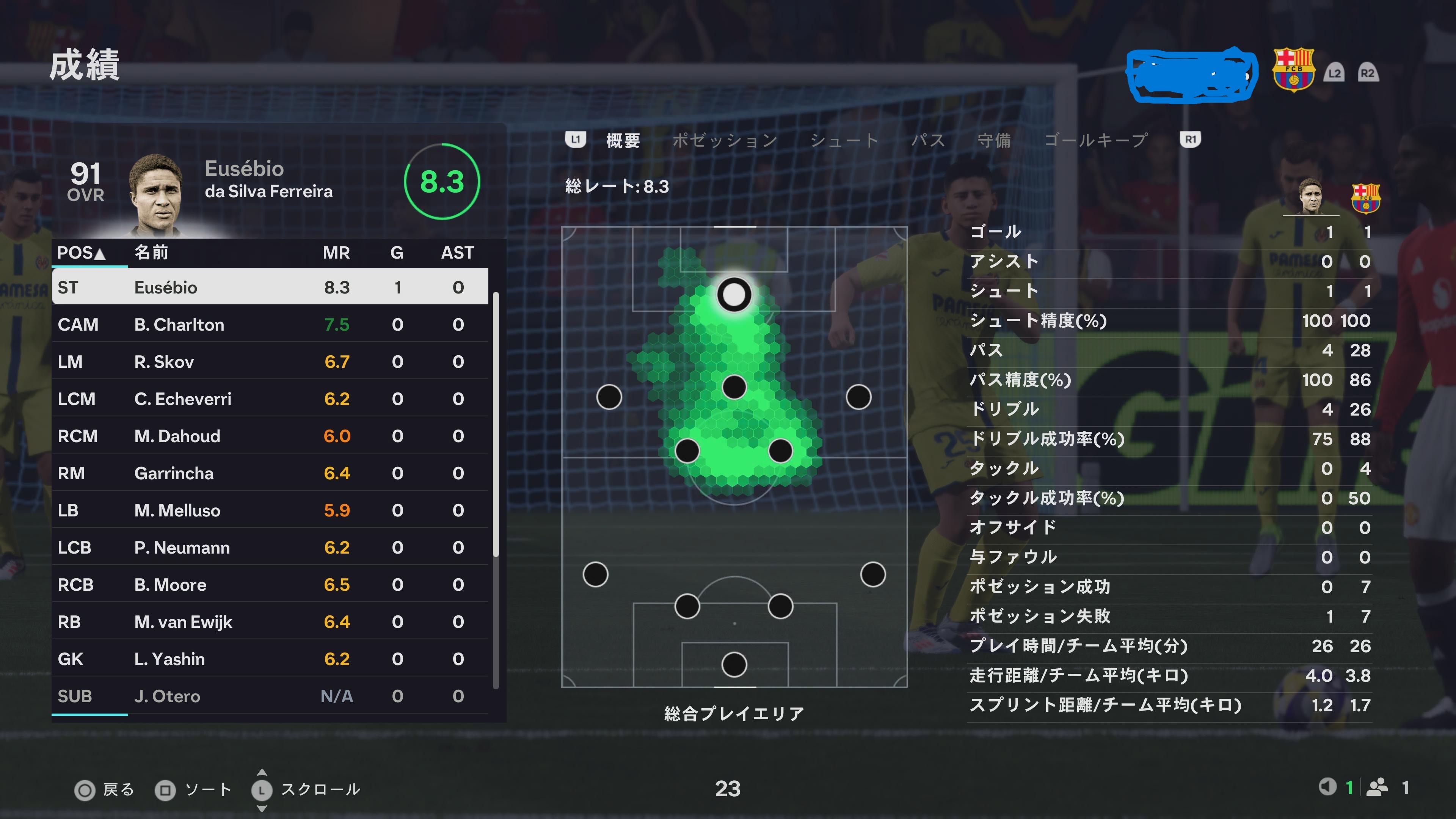This screenshot has height=819, width=1456.
Task: Select goalkeeper L. Yashin's row
Action: 270,659
